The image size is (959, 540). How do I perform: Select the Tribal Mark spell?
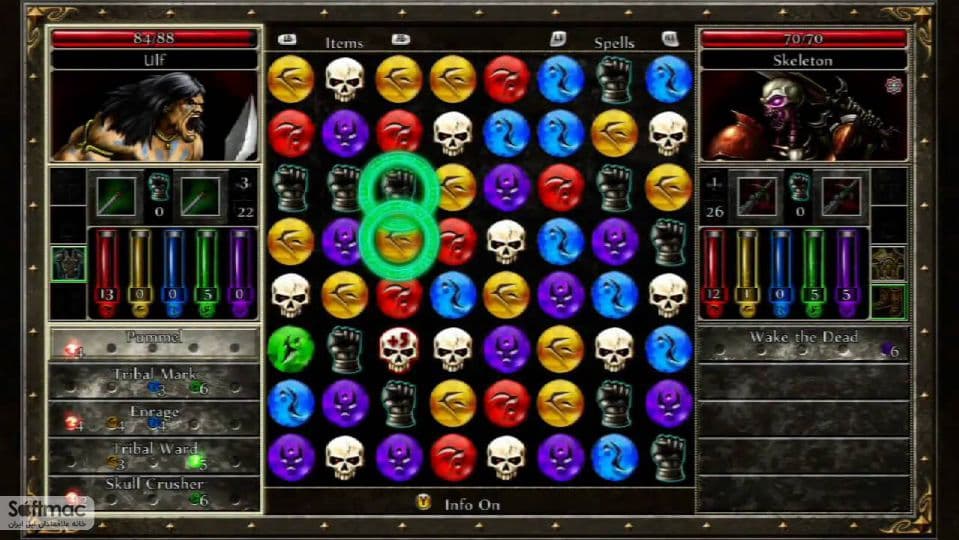(154, 380)
